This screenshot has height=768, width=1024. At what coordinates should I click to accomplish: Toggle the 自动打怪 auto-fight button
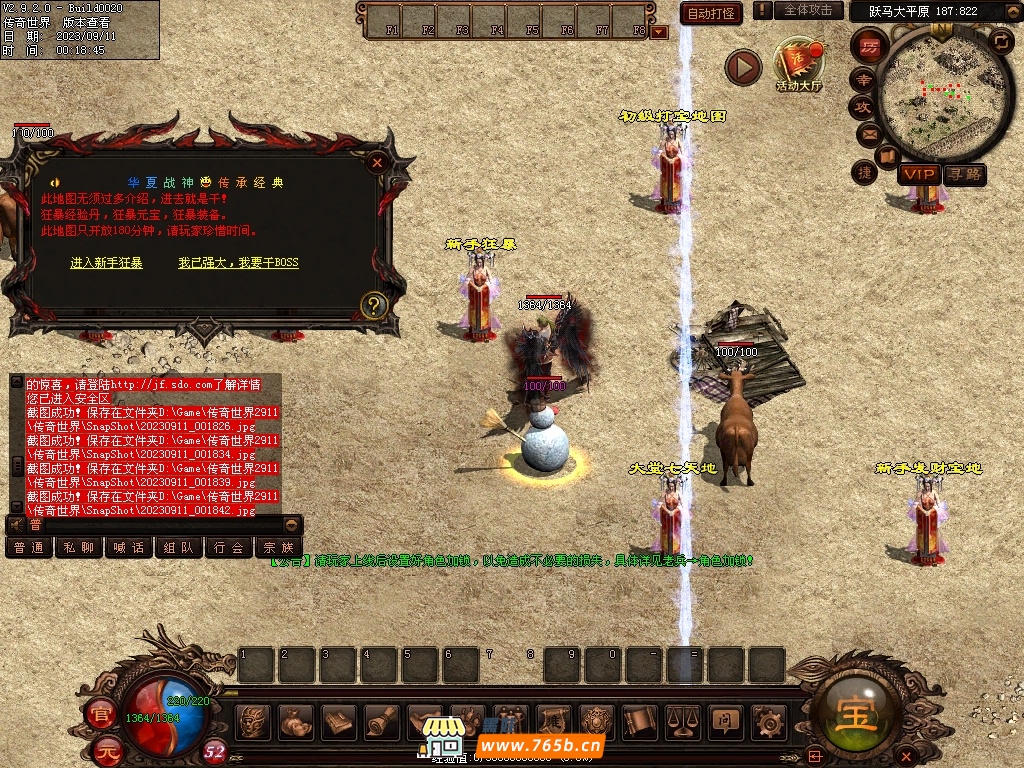[711, 13]
